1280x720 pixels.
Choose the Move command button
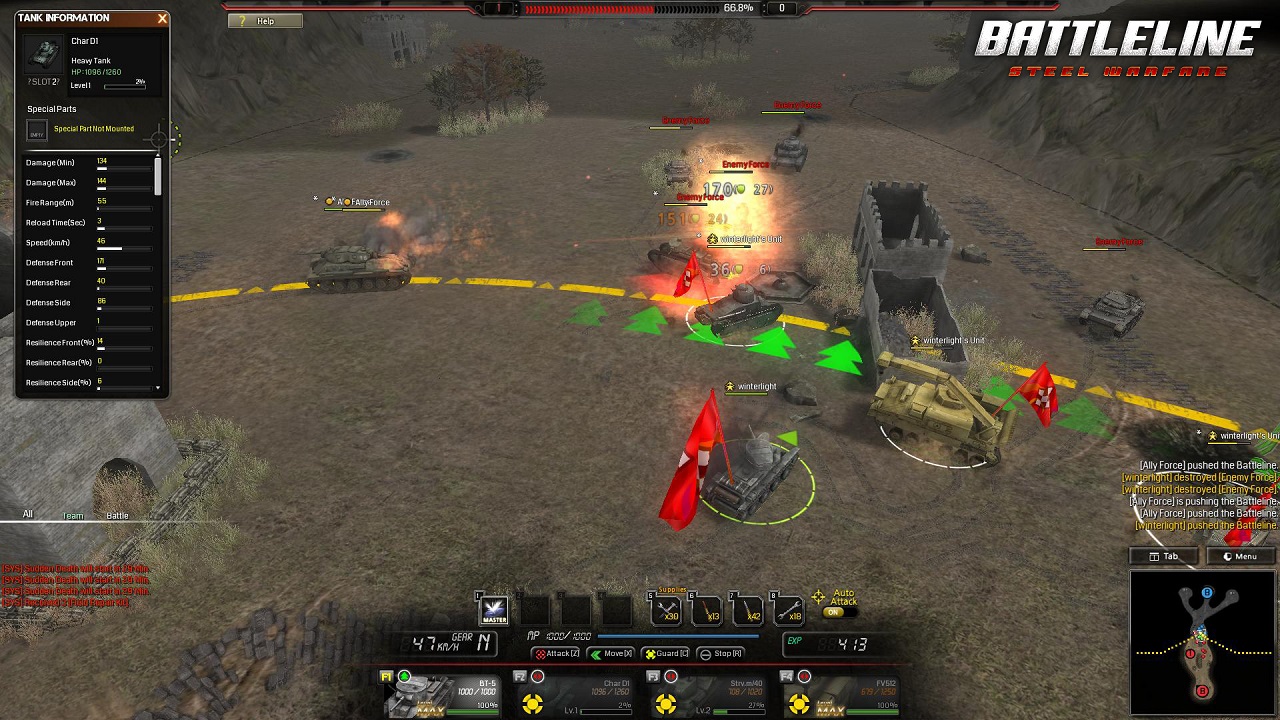click(611, 654)
